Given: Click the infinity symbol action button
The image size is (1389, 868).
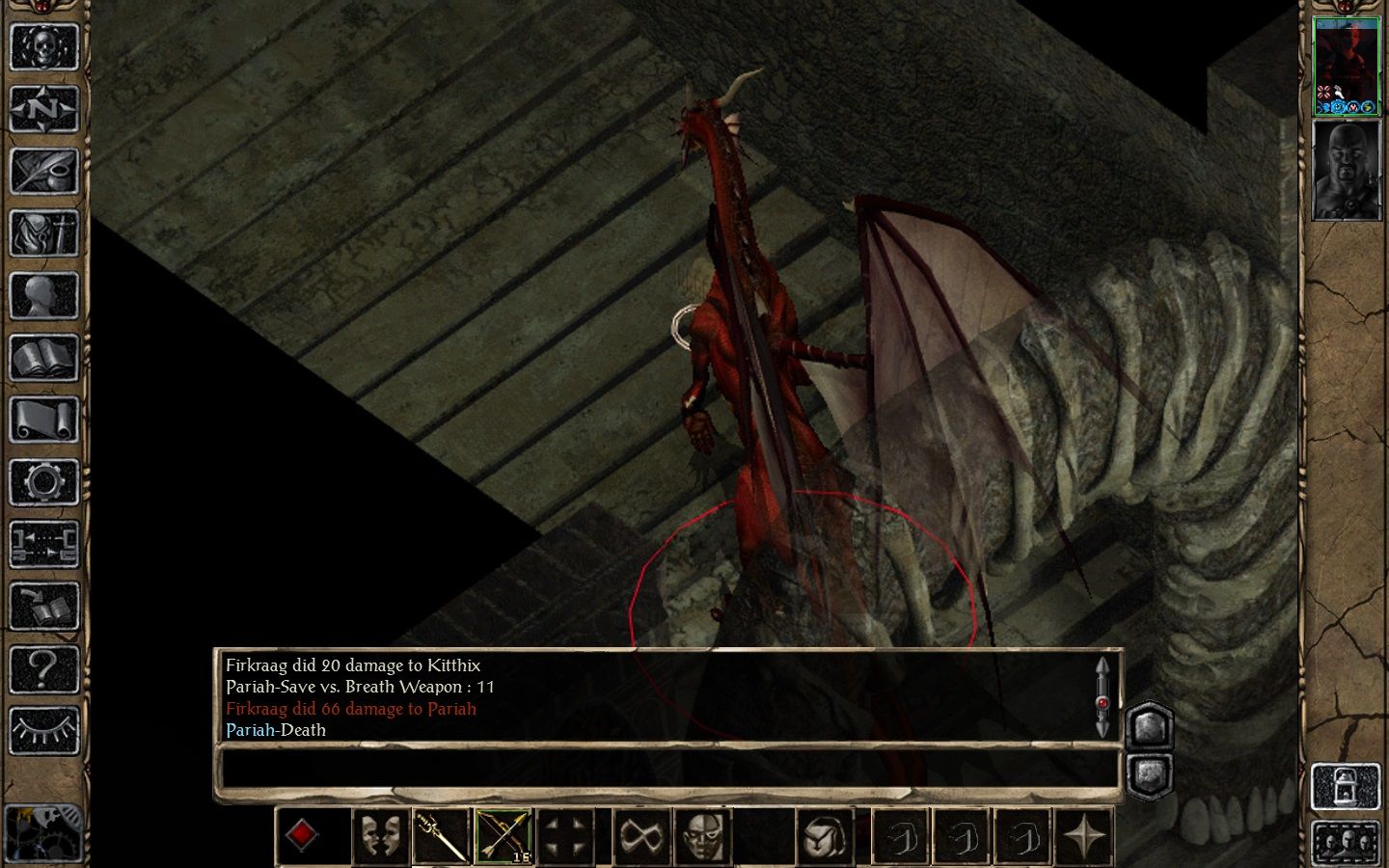Looking at the screenshot, I should pyautogui.click(x=640, y=835).
